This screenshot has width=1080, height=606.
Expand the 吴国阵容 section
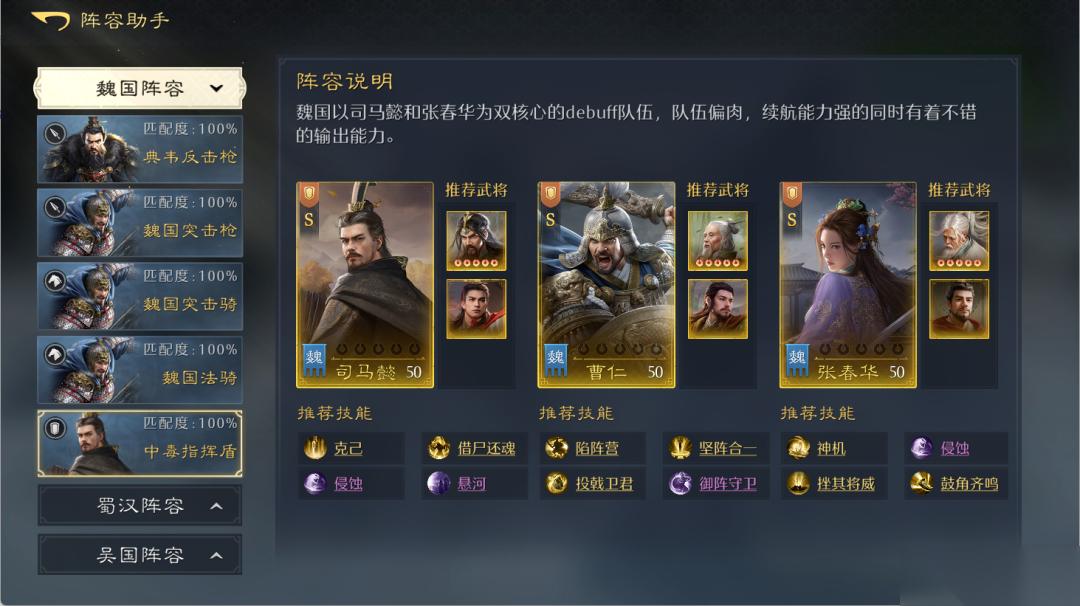click(140, 555)
